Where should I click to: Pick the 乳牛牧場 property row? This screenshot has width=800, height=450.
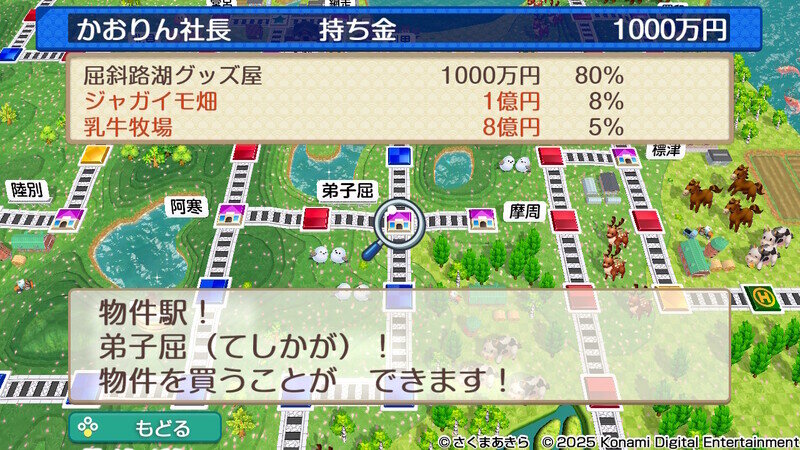pos(400,126)
